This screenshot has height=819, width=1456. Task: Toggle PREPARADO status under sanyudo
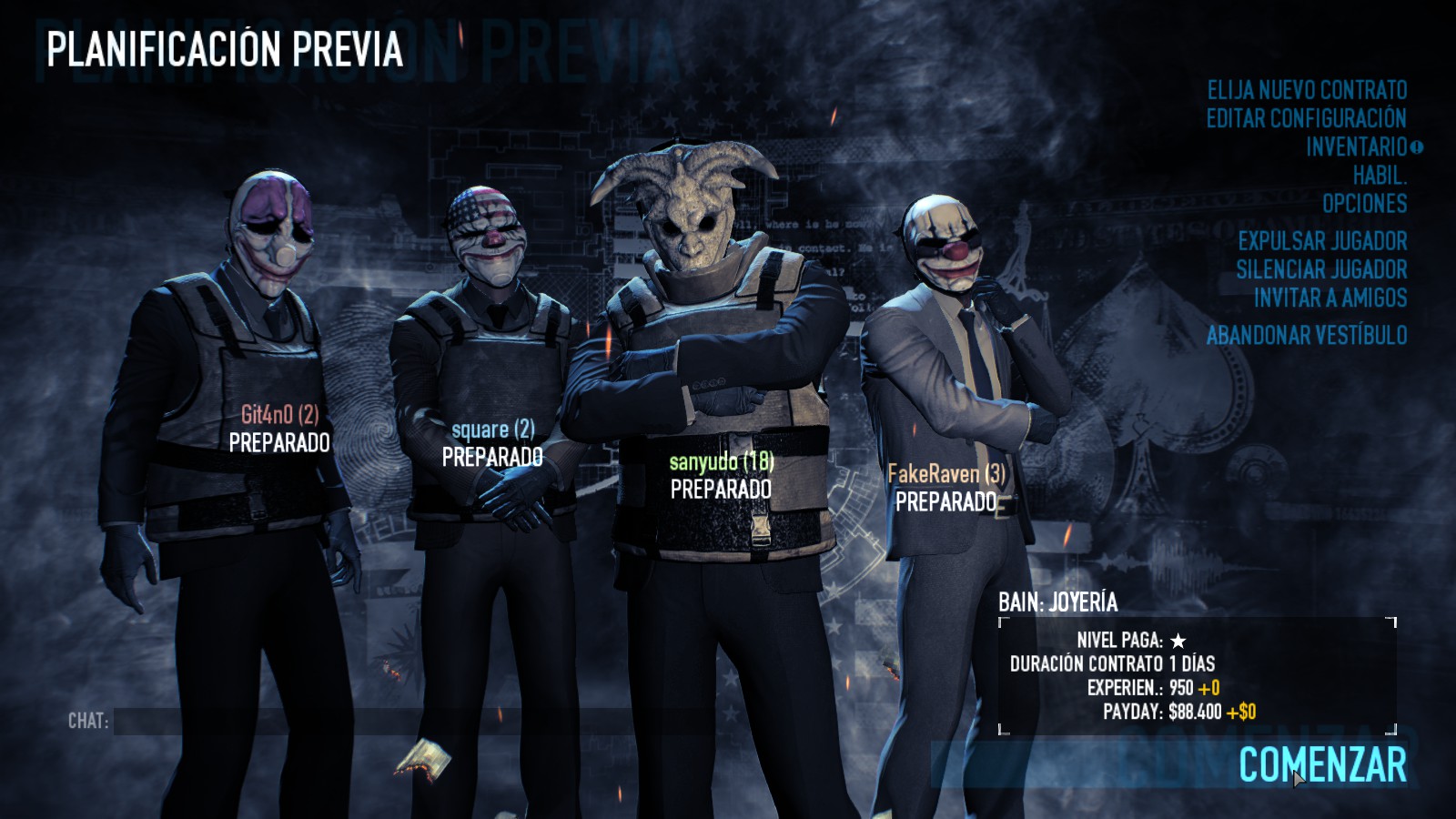(719, 488)
